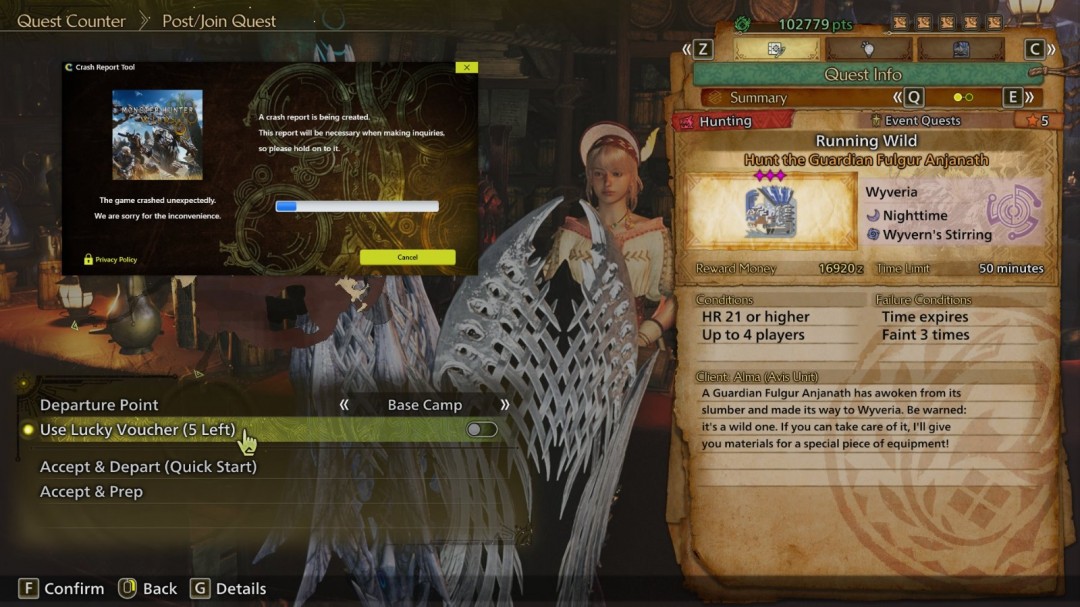The image size is (1080, 607).
Task: Switch to the lightbulb tab
Action: coord(868,49)
